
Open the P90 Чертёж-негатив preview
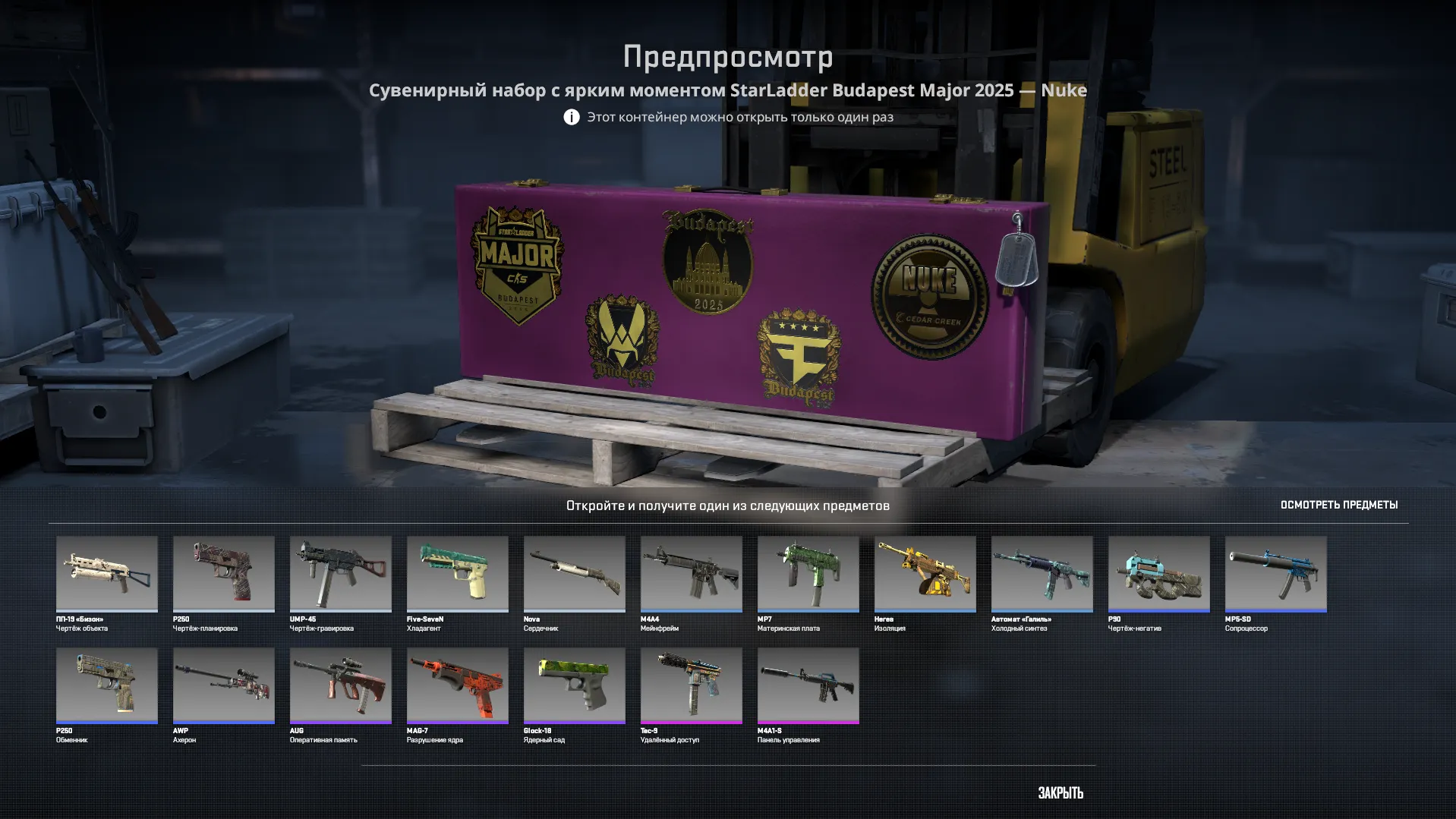click(1158, 575)
